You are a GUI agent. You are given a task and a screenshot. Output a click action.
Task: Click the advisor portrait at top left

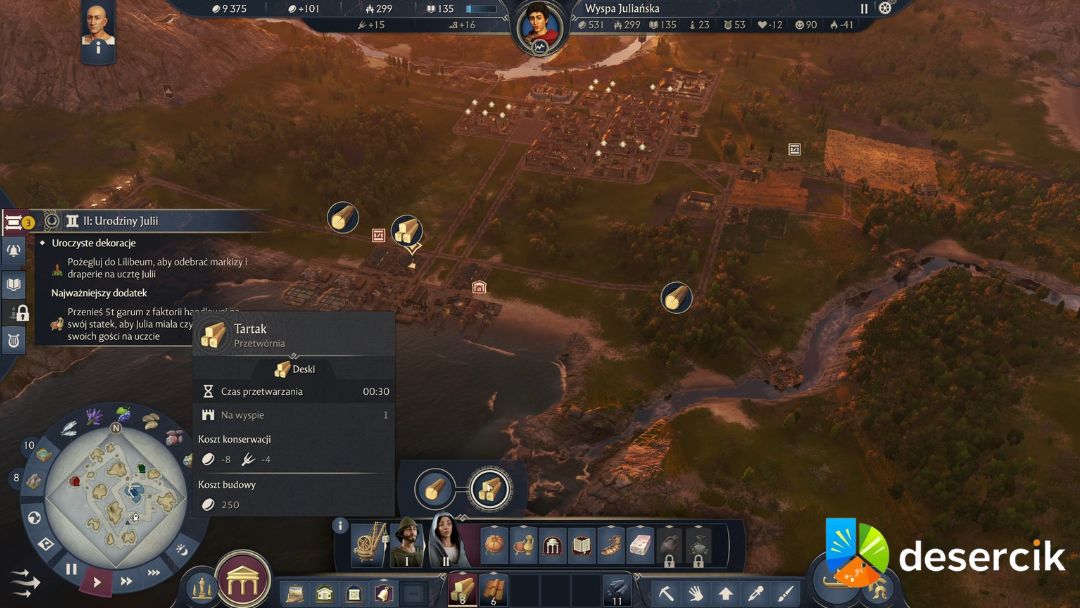(x=97, y=29)
